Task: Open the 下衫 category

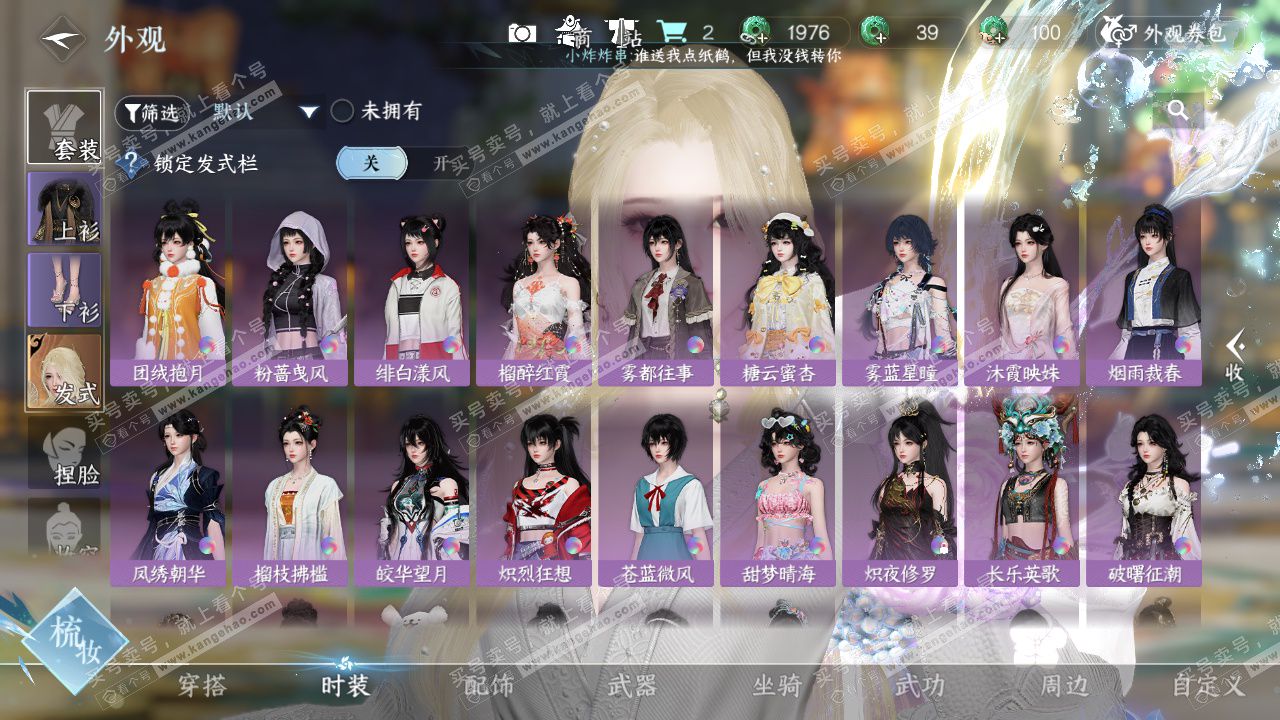Action: (x=64, y=289)
